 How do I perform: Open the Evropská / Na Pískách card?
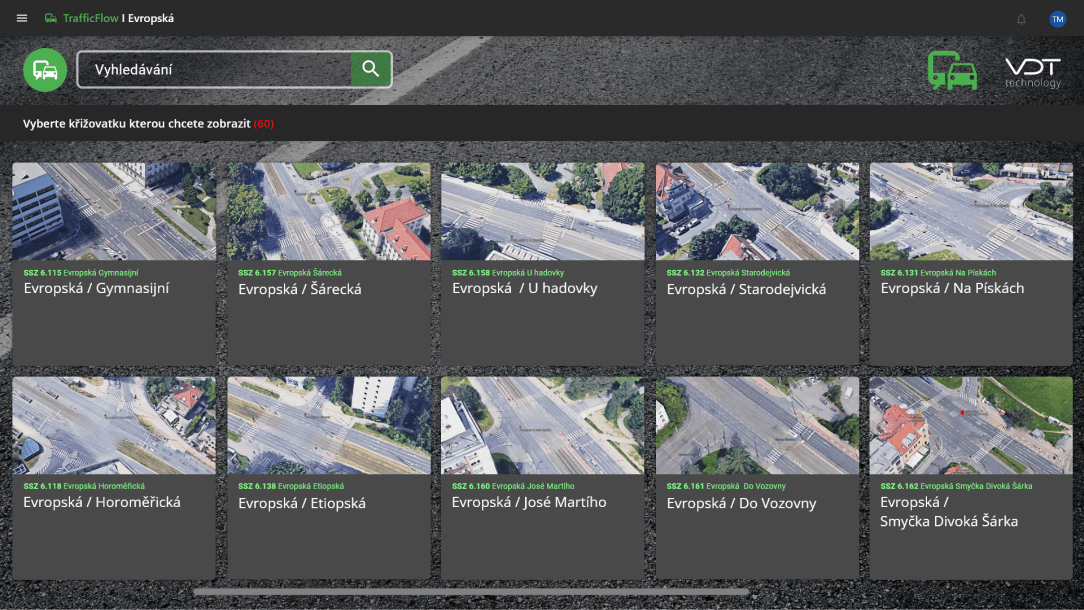971,264
